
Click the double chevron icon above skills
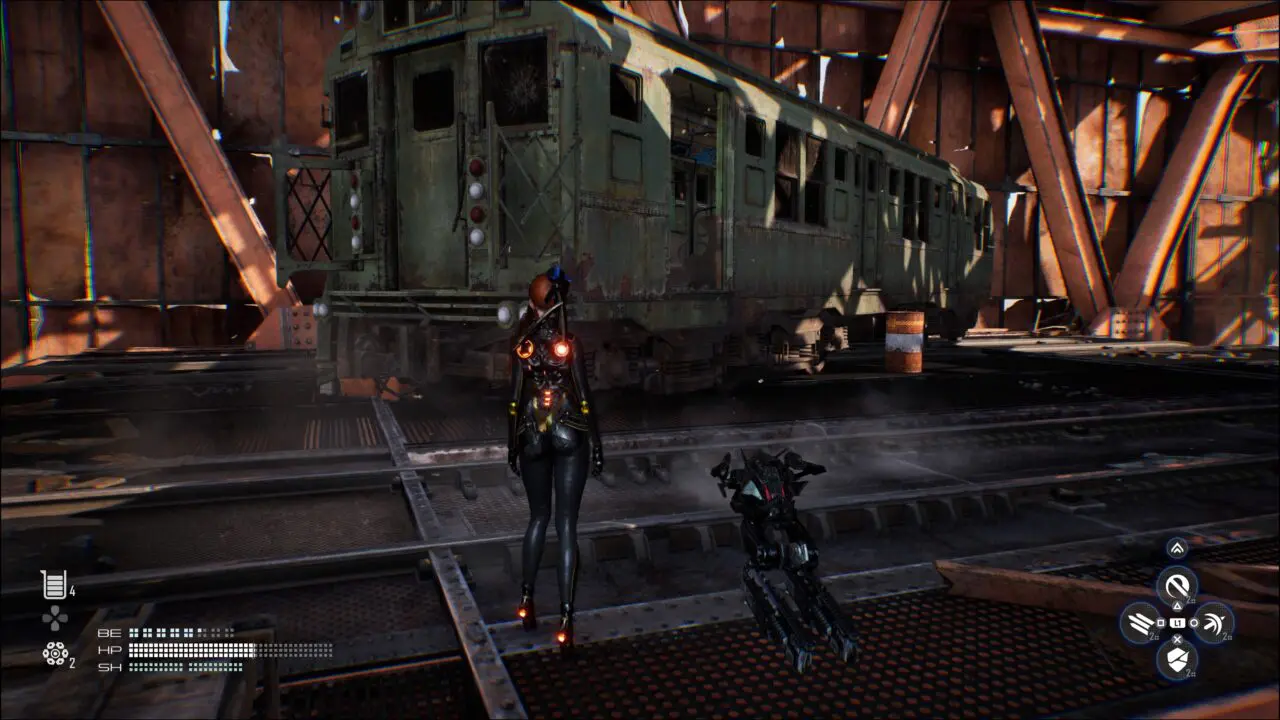point(1177,548)
